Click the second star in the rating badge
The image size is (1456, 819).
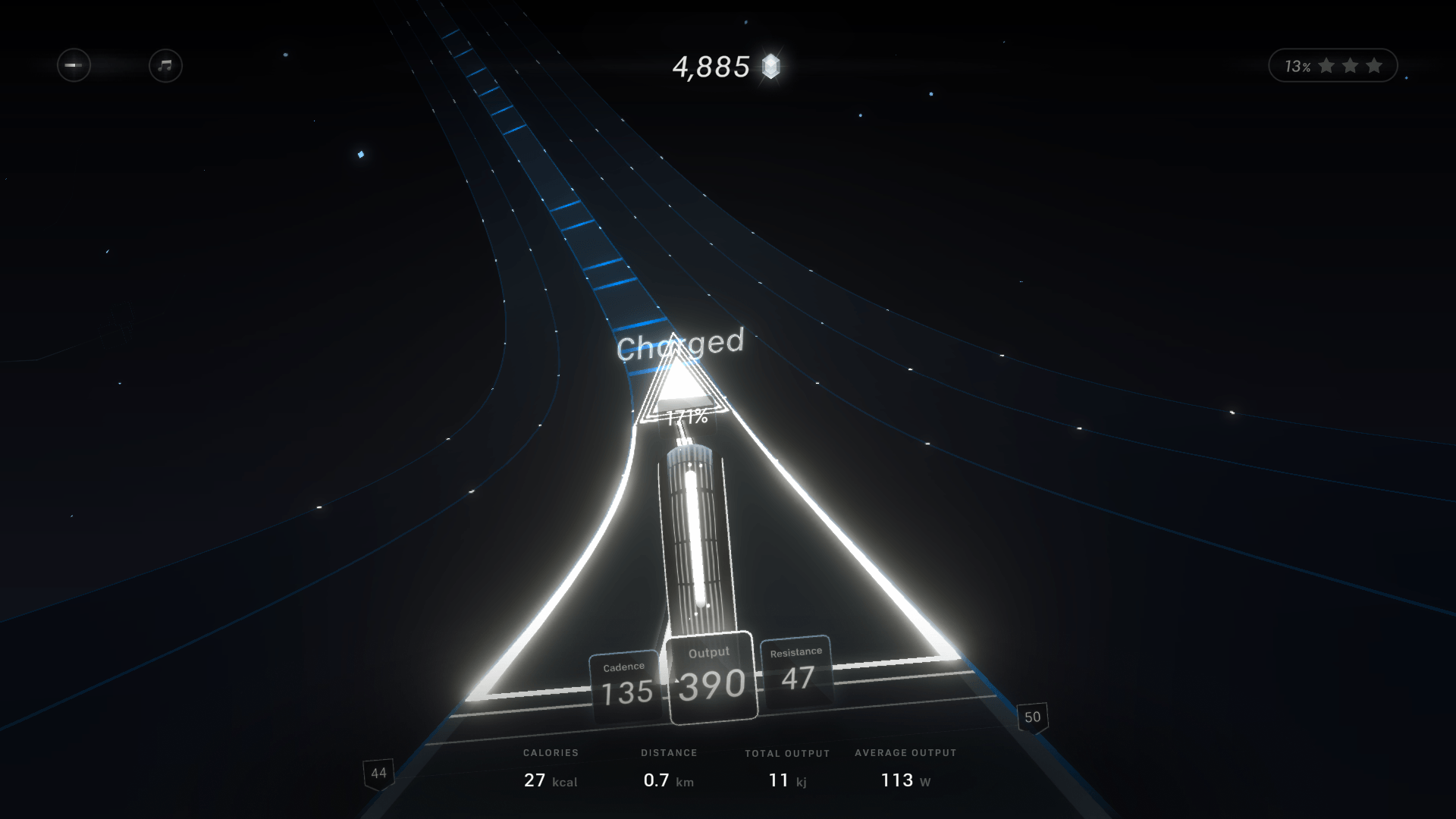[x=1348, y=66]
